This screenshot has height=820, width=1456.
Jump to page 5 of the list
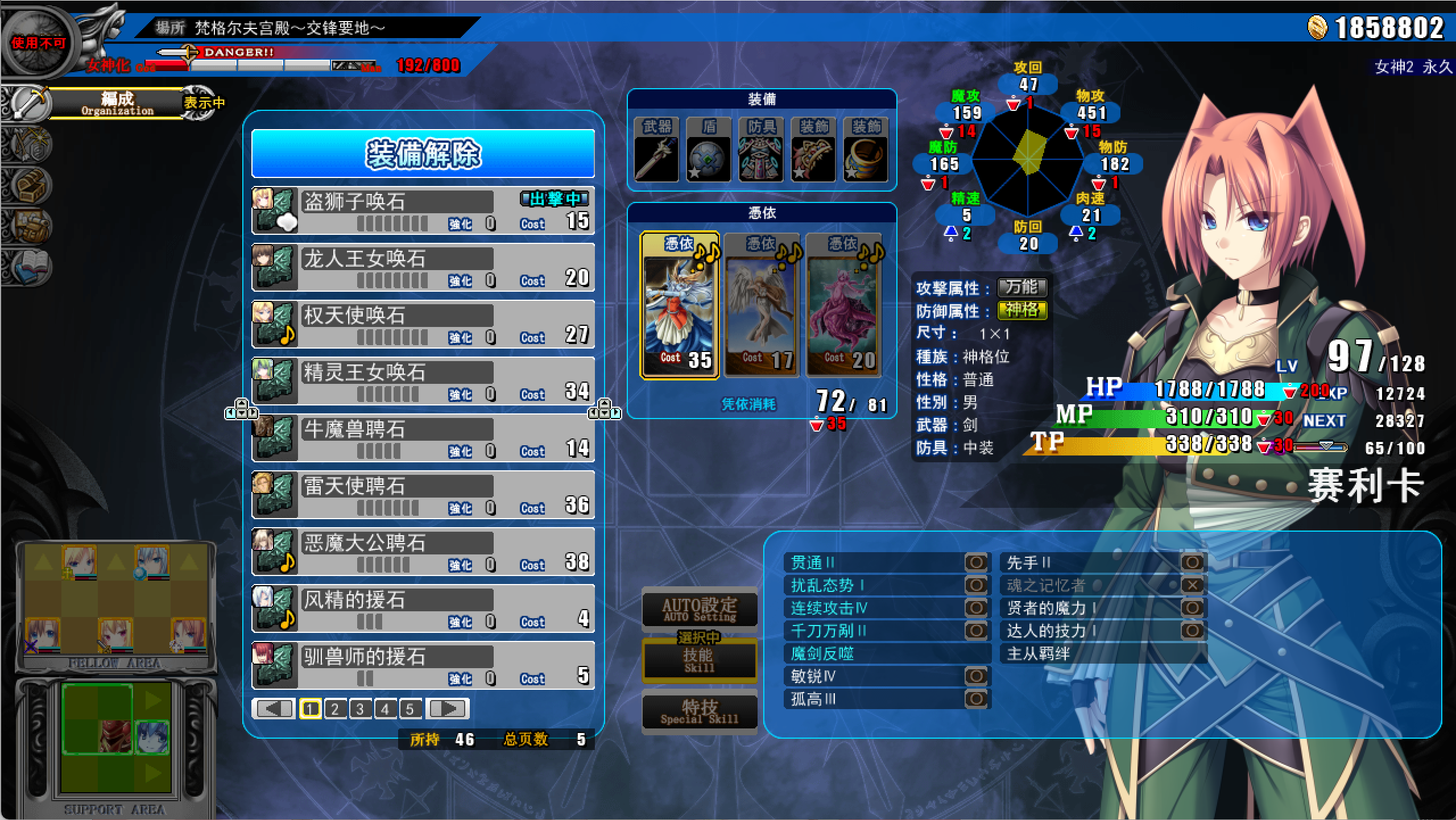point(410,709)
